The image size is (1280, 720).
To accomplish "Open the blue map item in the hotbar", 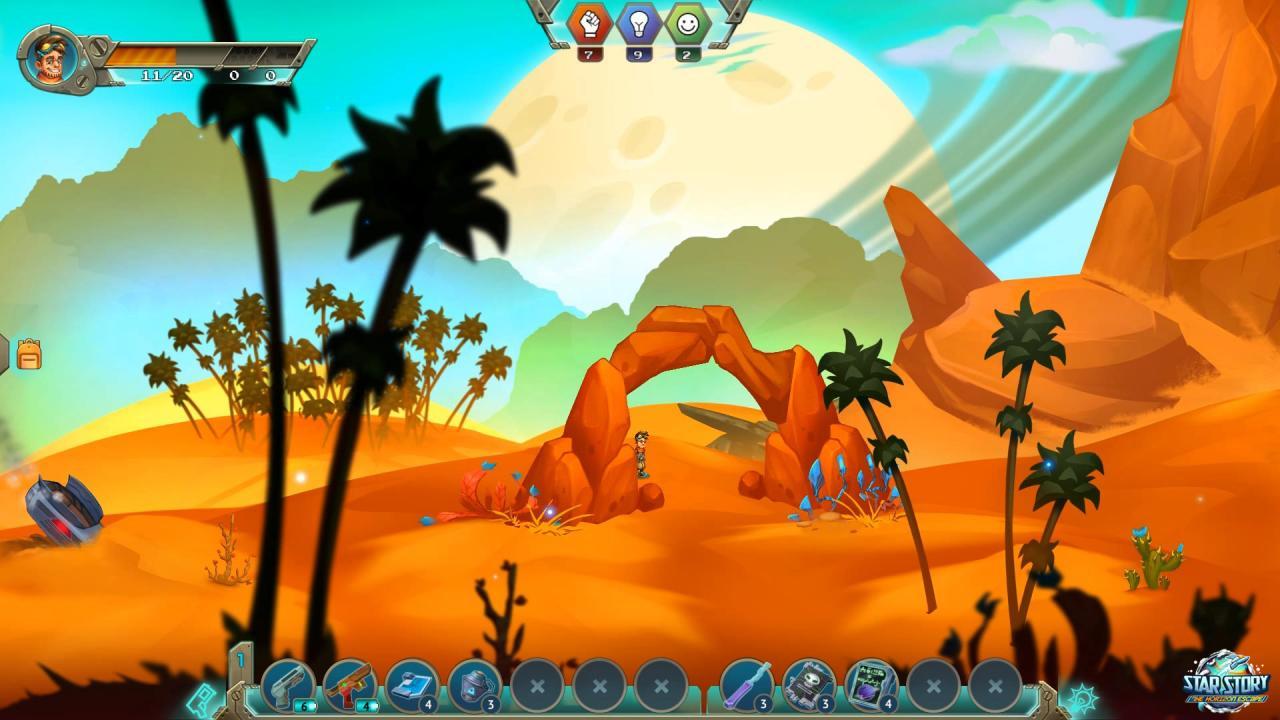I will point(411,685).
